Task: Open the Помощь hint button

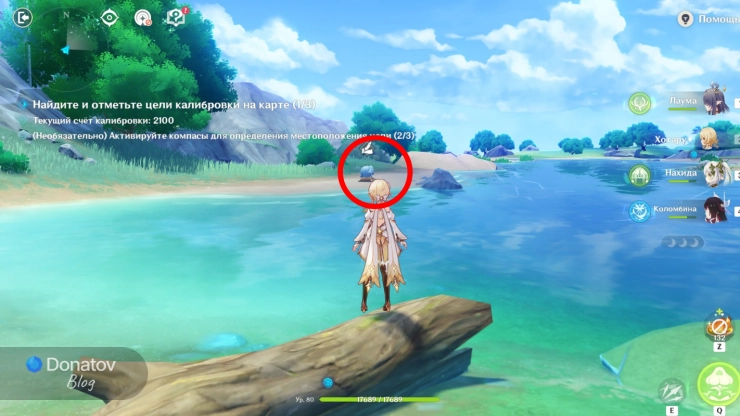Action: tap(710, 19)
